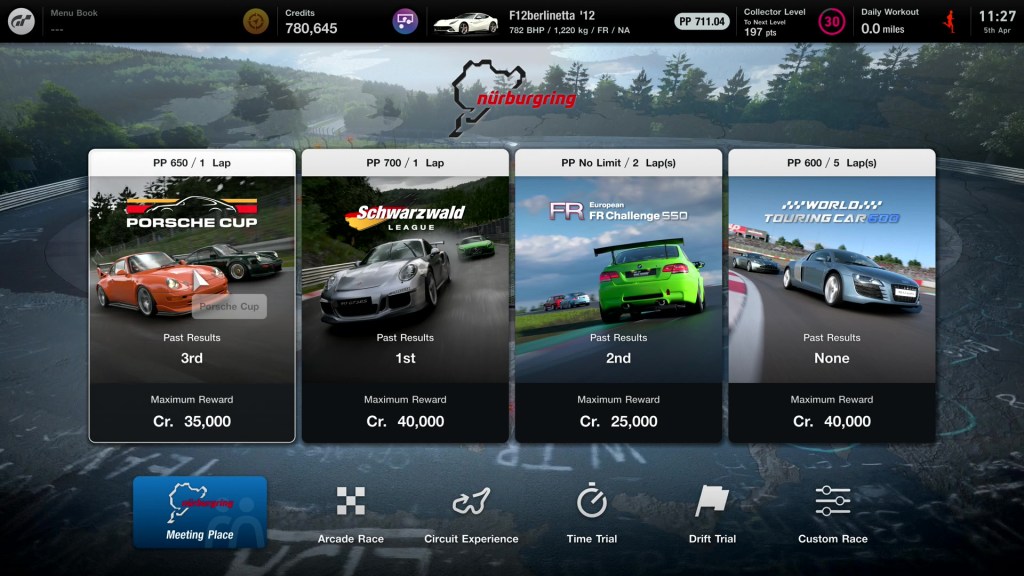Screen dimensions: 1024x576
Task: Click the GT logo icon
Action: point(22,21)
